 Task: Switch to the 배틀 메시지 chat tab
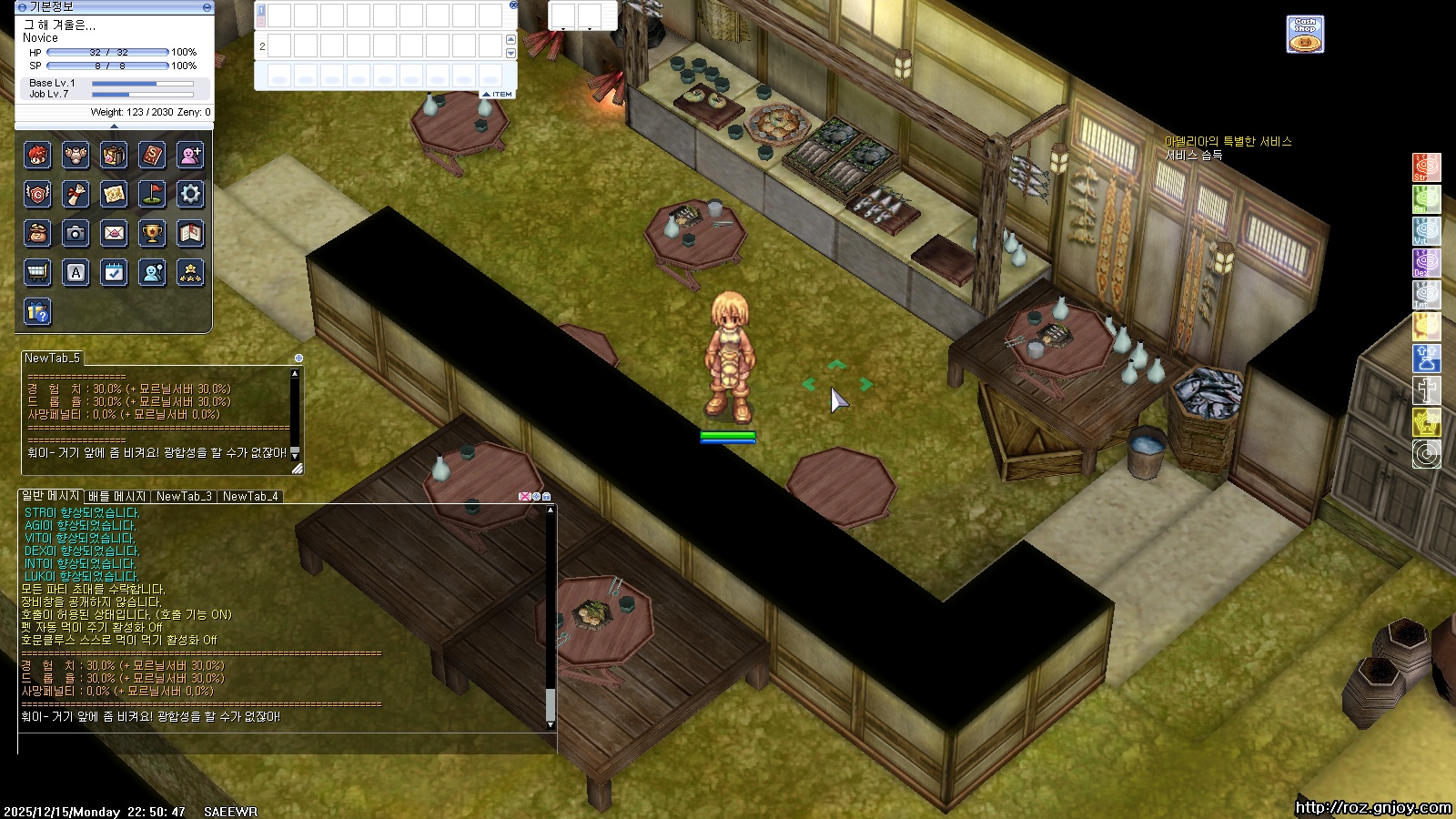click(x=116, y=497)
